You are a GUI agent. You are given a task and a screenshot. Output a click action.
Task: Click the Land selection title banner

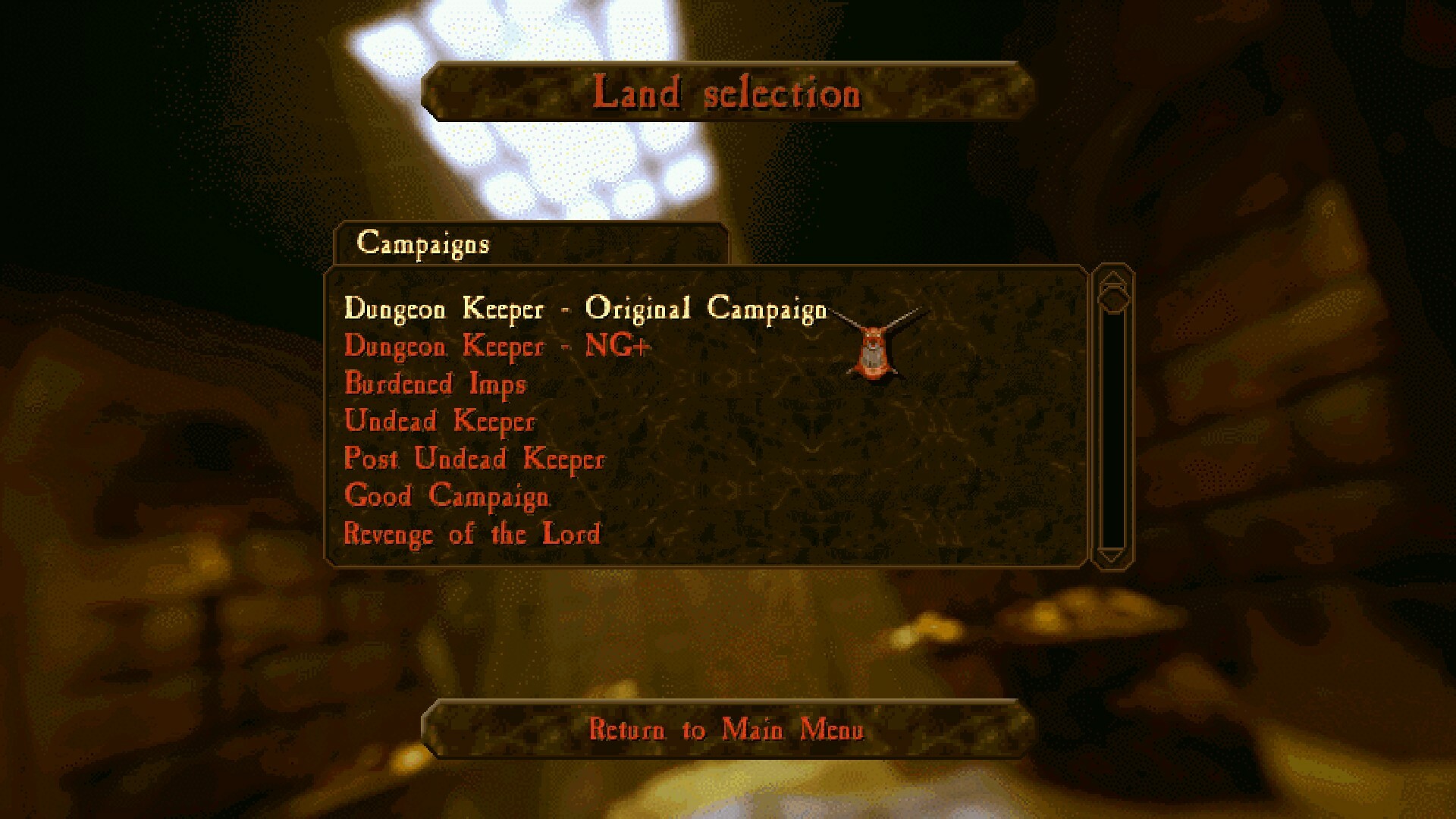(x=728, y=94)
